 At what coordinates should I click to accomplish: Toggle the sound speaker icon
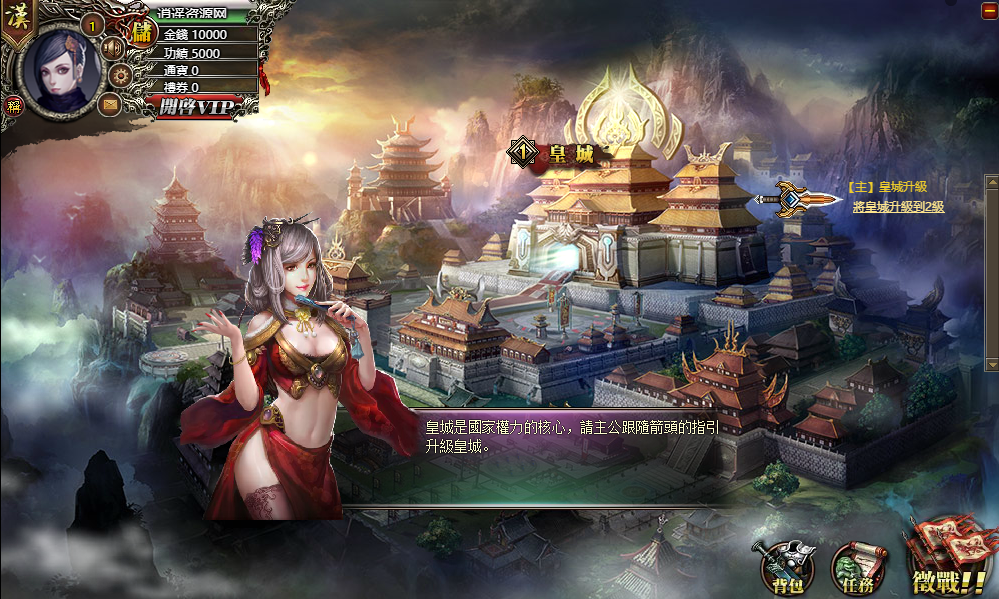point(113,48)
